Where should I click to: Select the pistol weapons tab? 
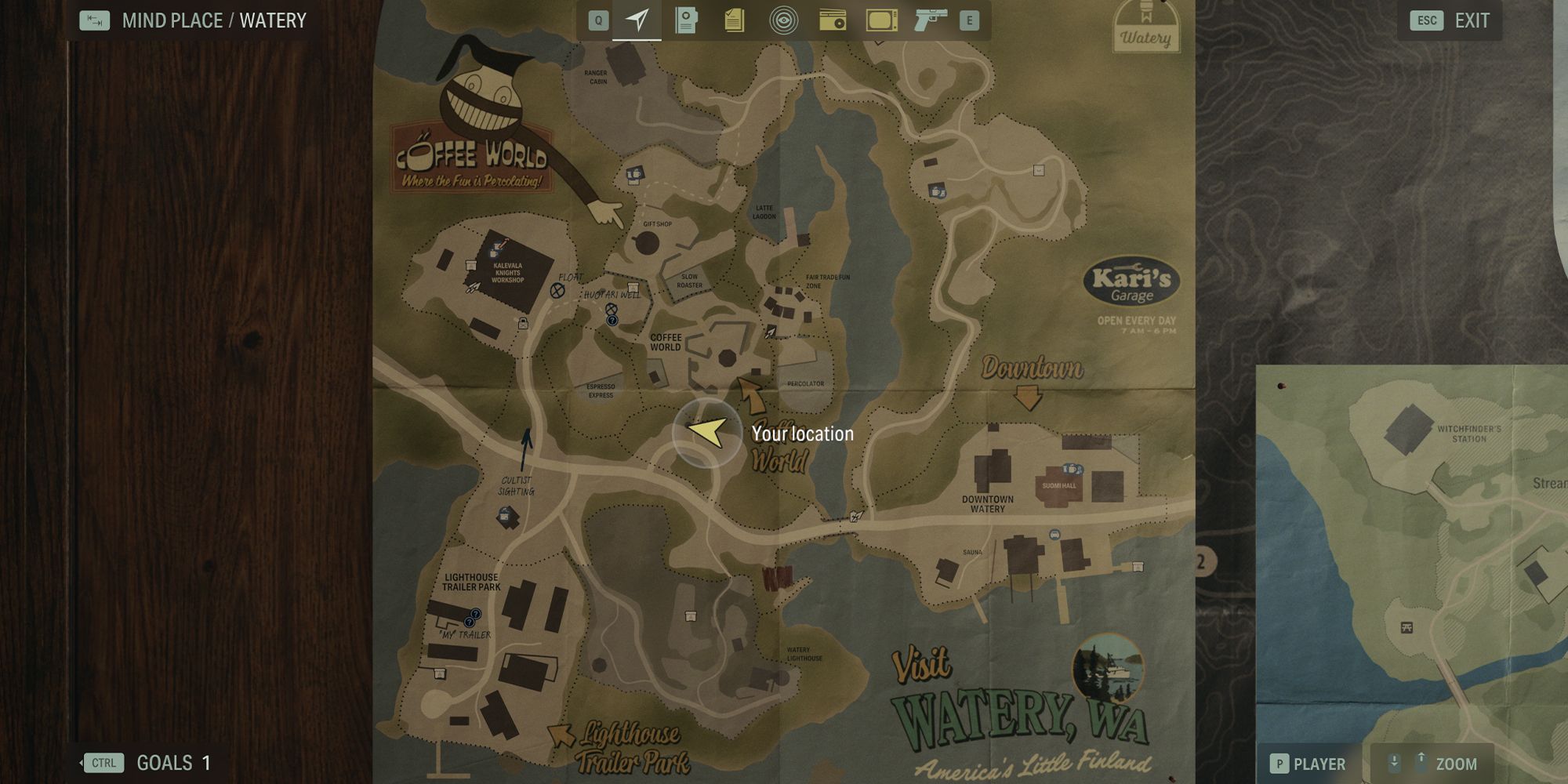click(x=930, y=20)
